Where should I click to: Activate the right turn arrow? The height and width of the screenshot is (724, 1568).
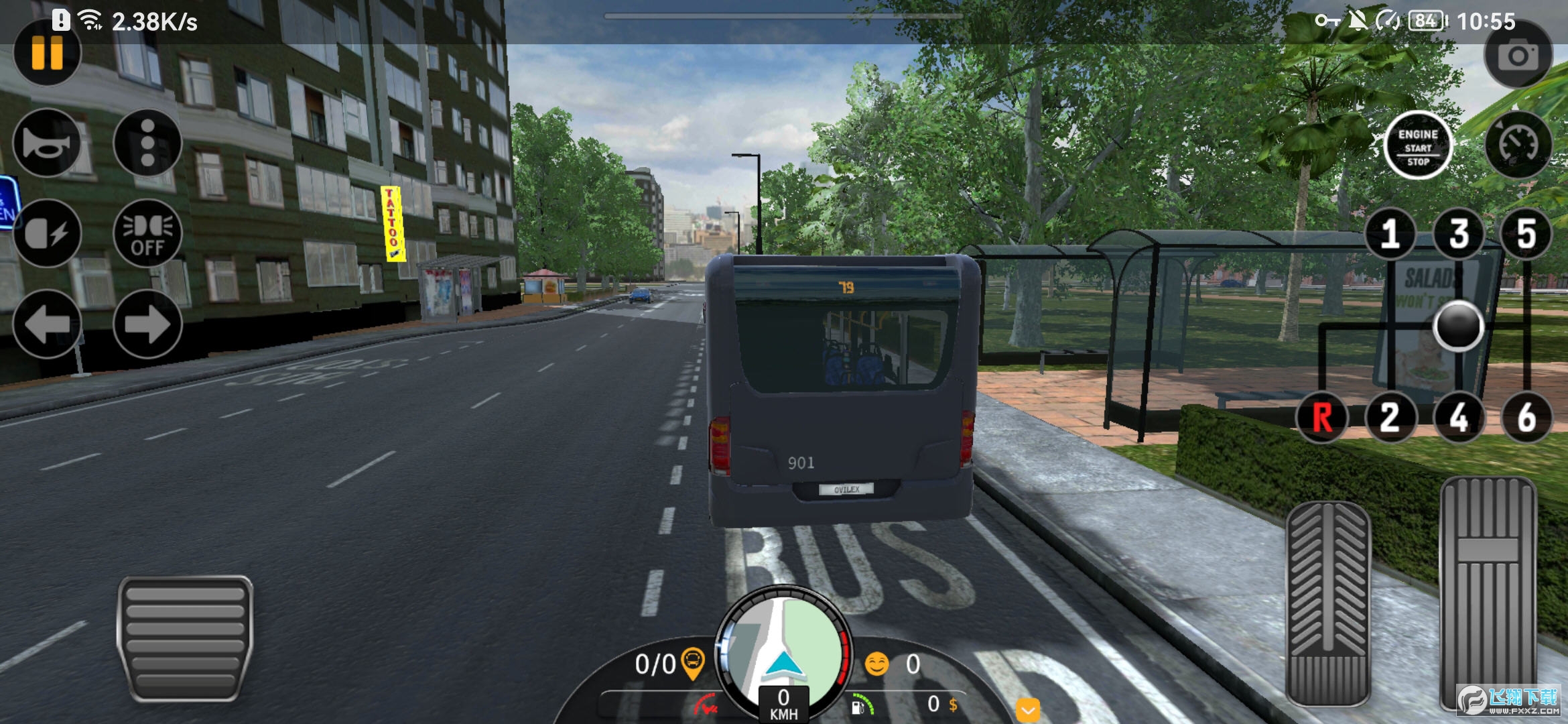(x=147, y=324)
